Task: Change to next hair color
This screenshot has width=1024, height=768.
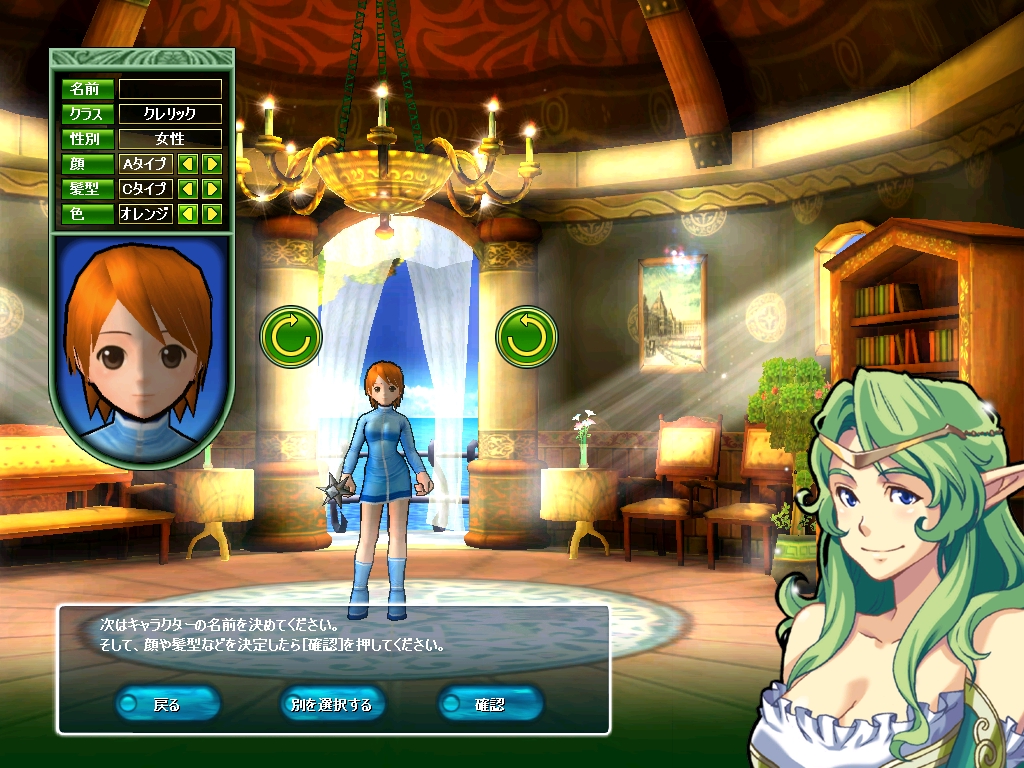Action: coord(212,213)
